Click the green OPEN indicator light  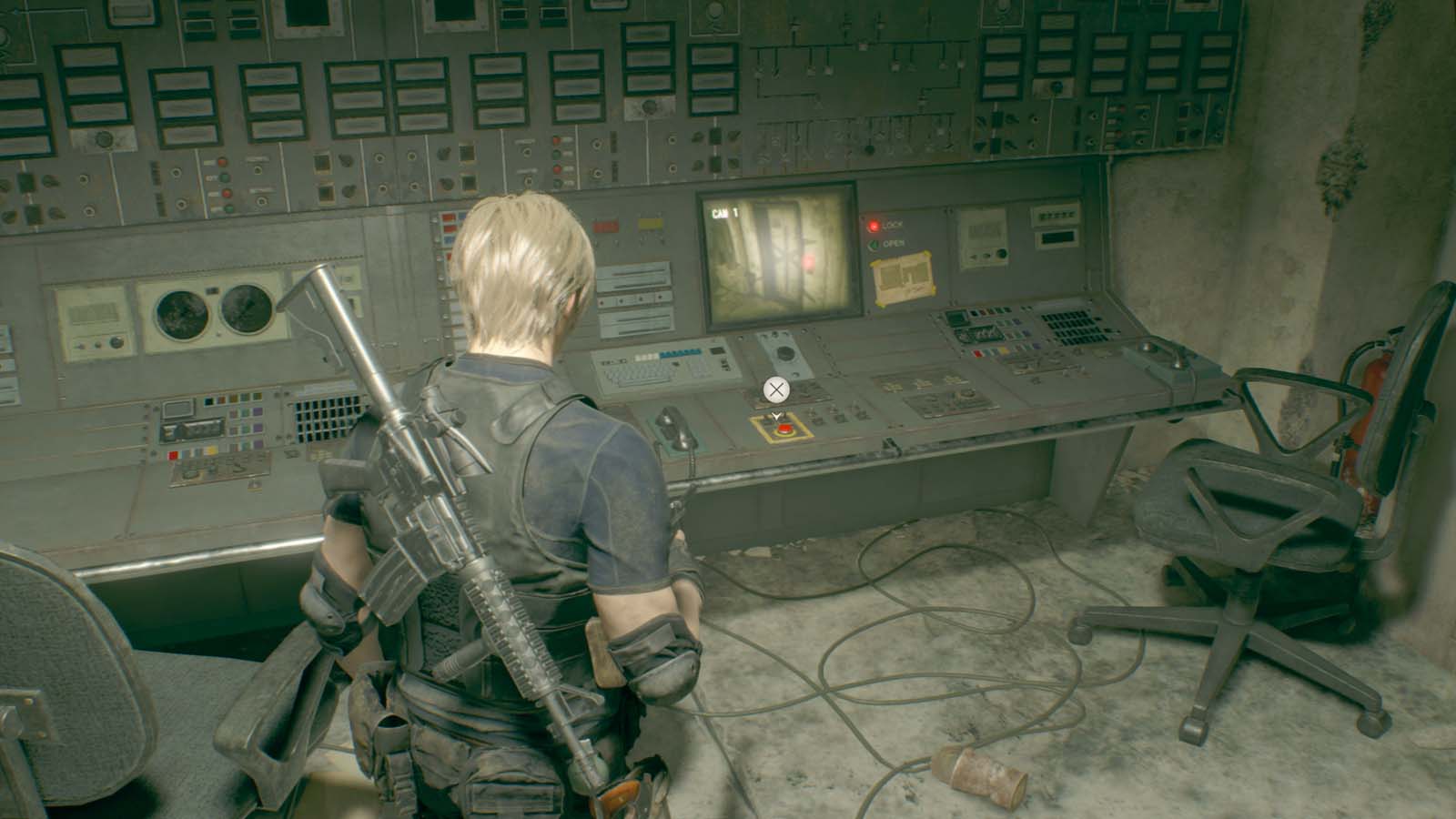874,244
